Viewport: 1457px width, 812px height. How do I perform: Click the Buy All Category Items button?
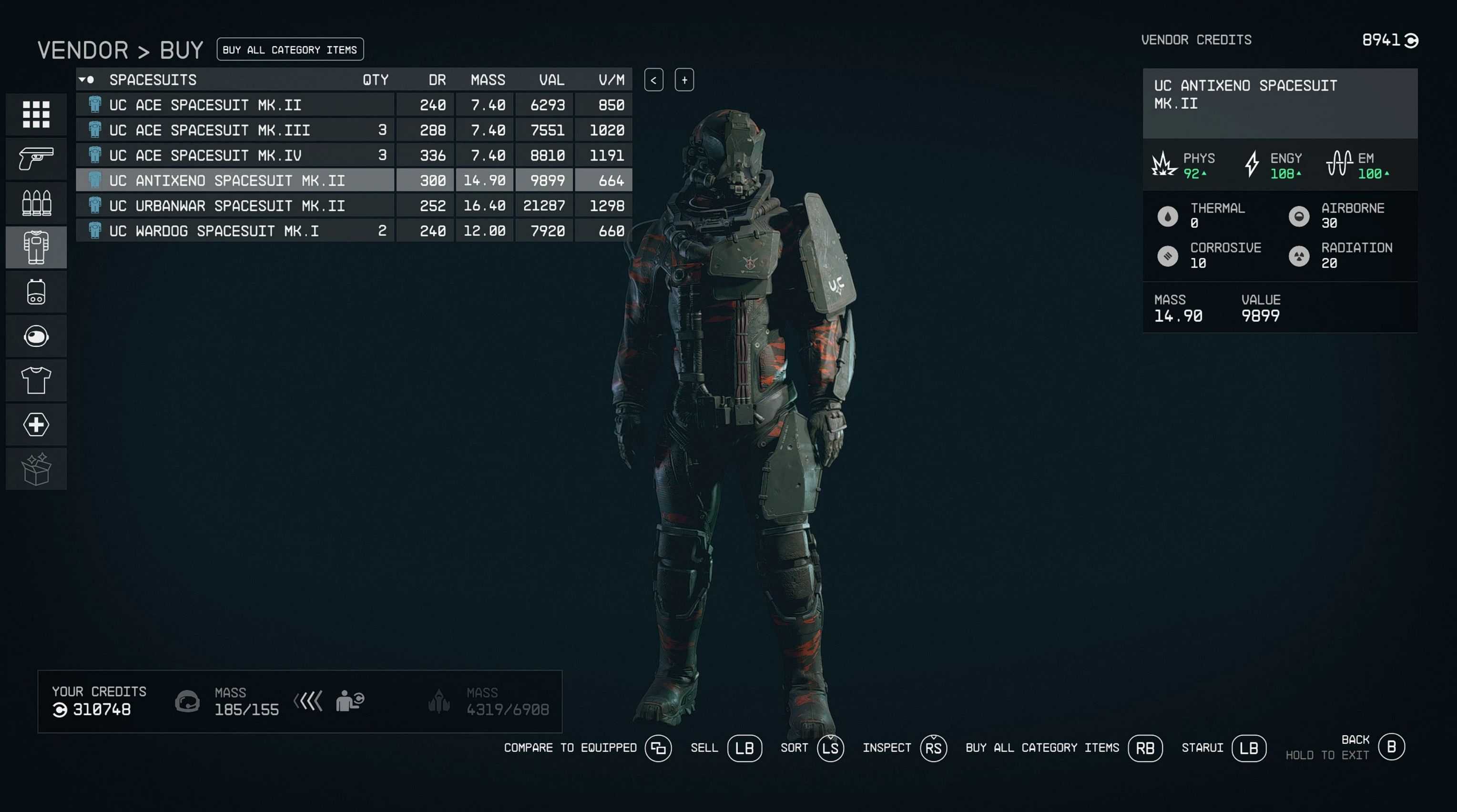(x=290, y=50)
